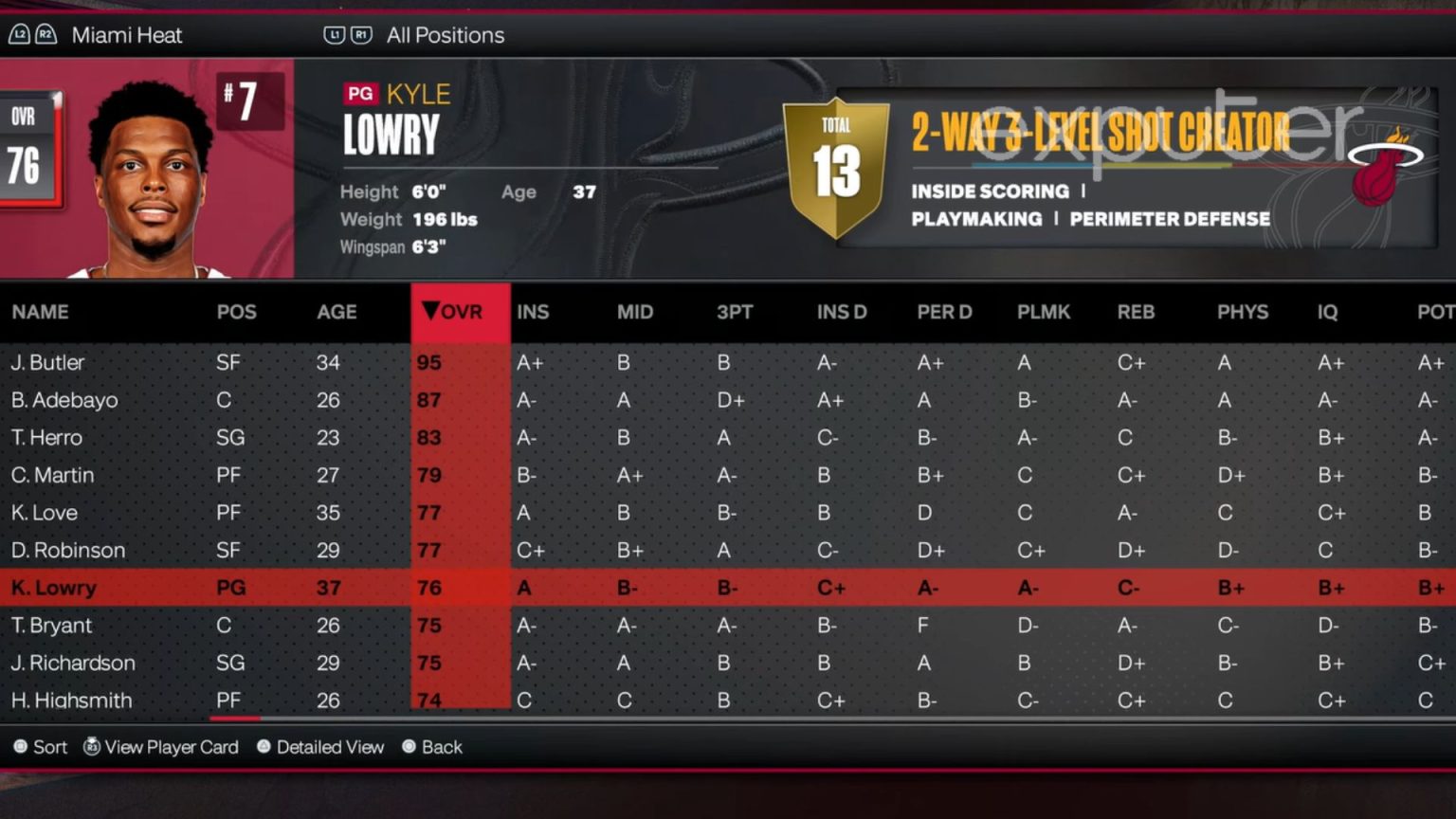Activate Detailed View from bottom bar
This screenshot has height=819, width=1456.
coord(263,747)
